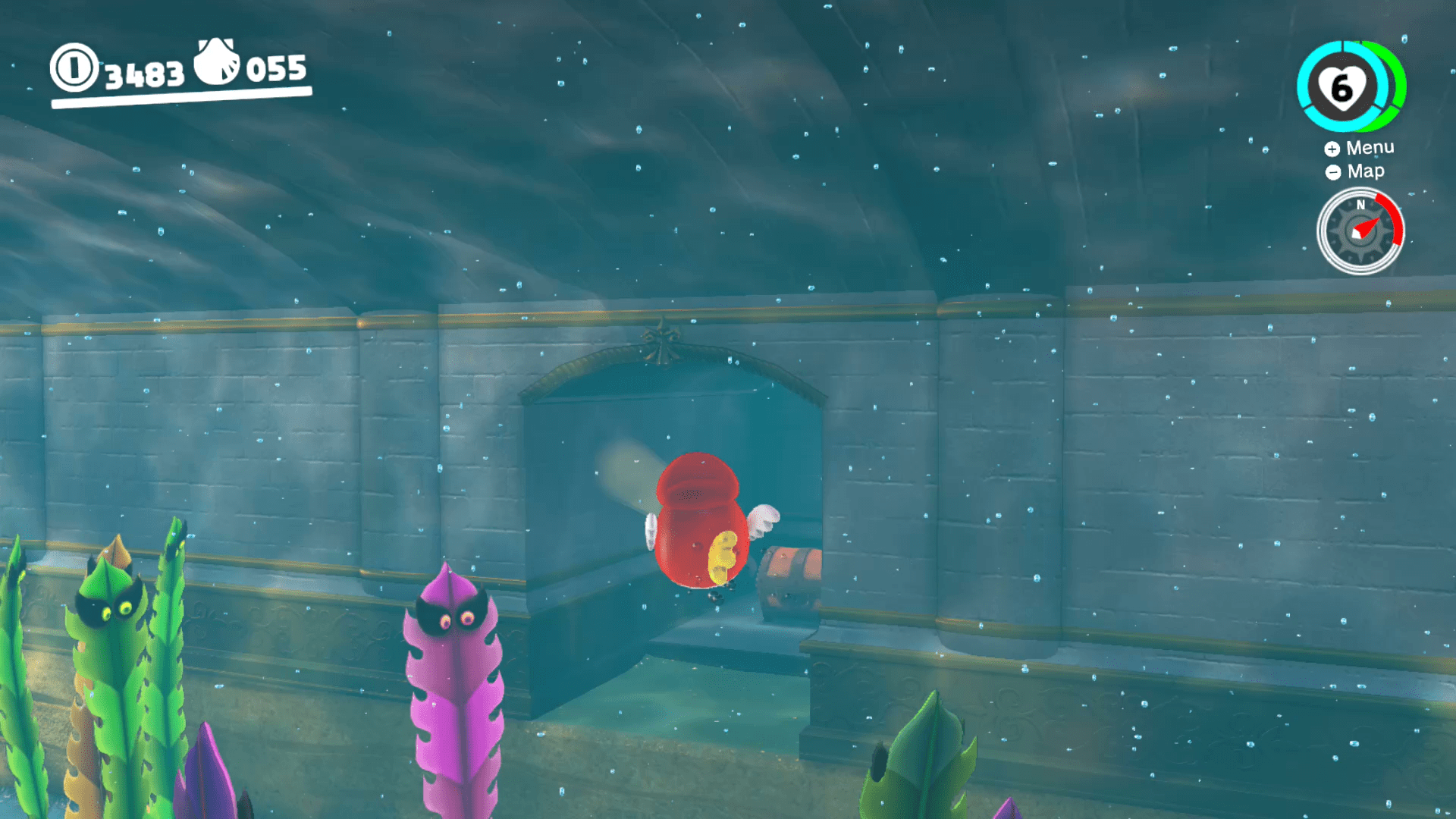Open the Map label in the HUD
The height and width of the screenshot is (819, 1456).
1365,171
